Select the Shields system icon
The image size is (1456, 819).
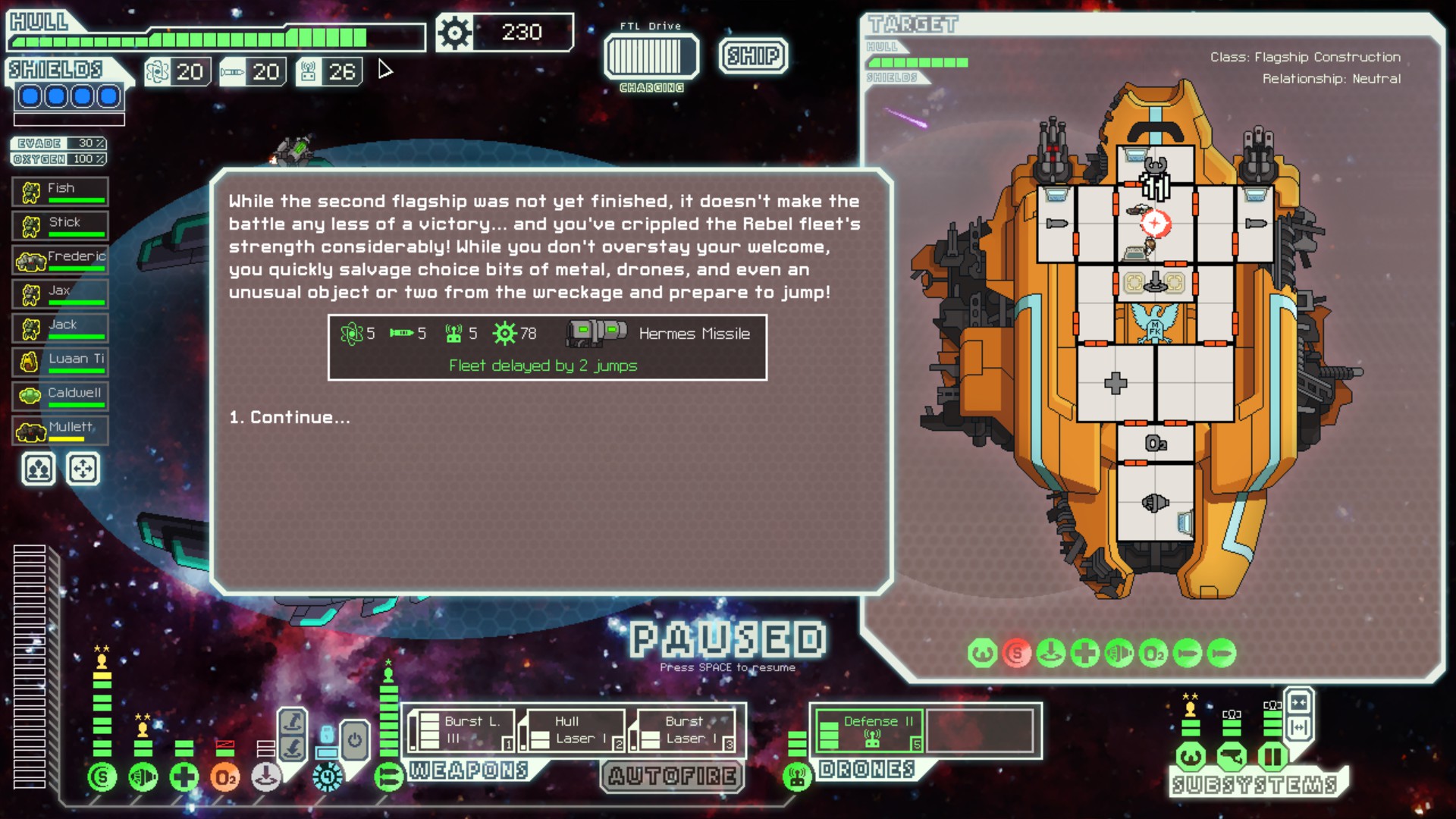click(x=102, y=777)
